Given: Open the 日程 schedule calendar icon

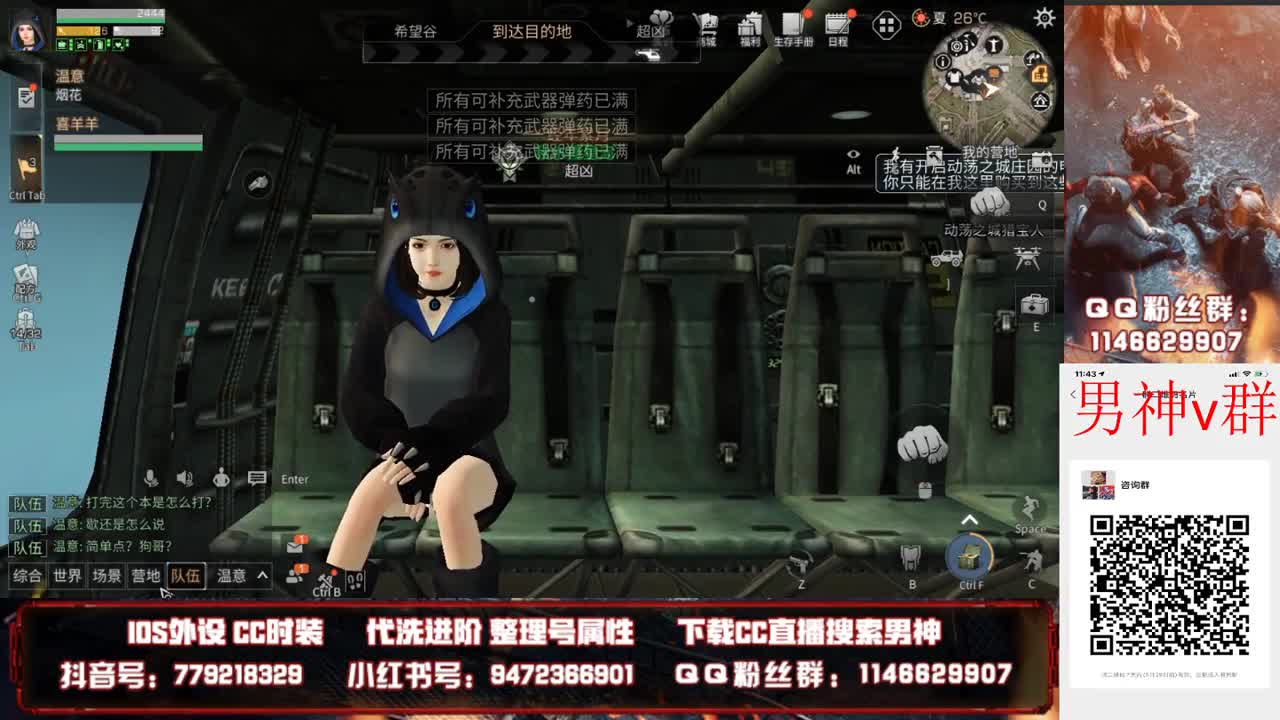Looking at the screenshot, I should tap(835, 26).
